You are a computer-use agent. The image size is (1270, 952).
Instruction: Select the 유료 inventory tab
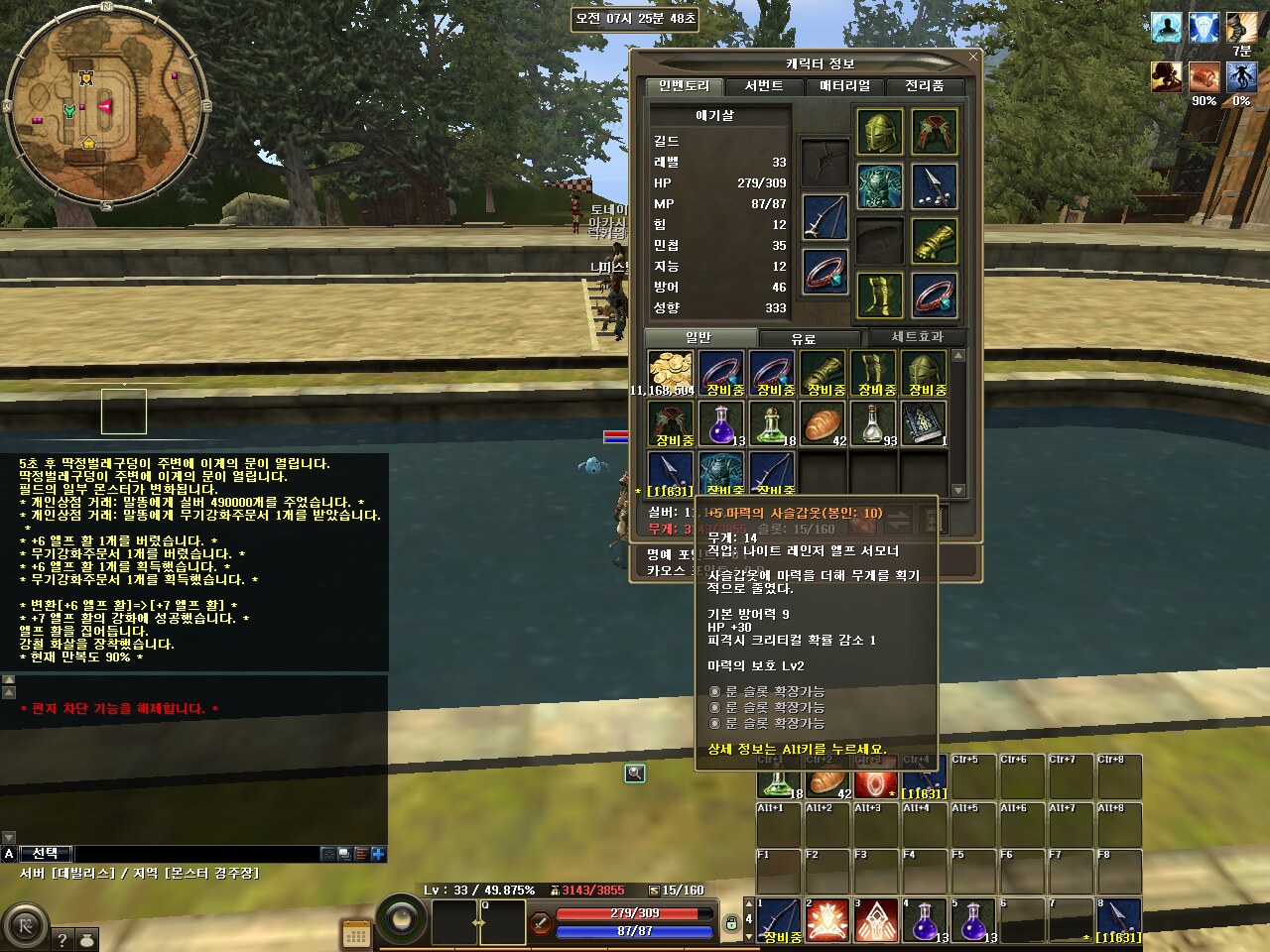[803, 338]
